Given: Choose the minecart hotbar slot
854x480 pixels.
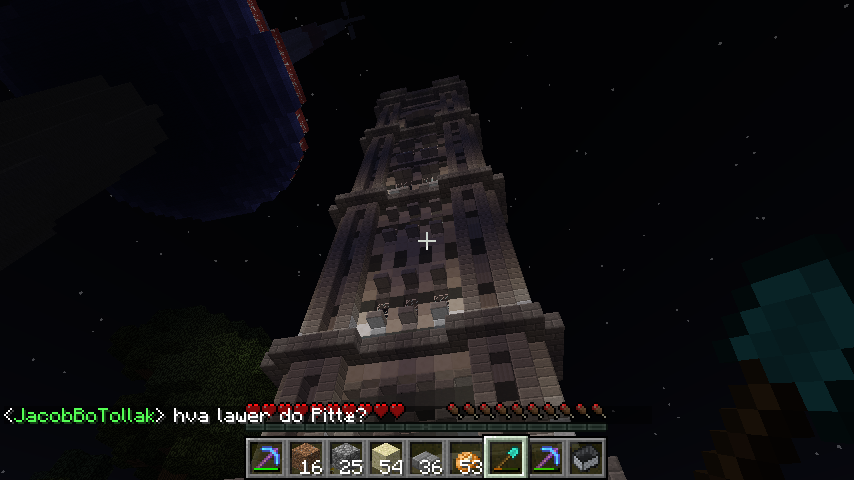Looking at the screenshot, I should click(586, 457).
